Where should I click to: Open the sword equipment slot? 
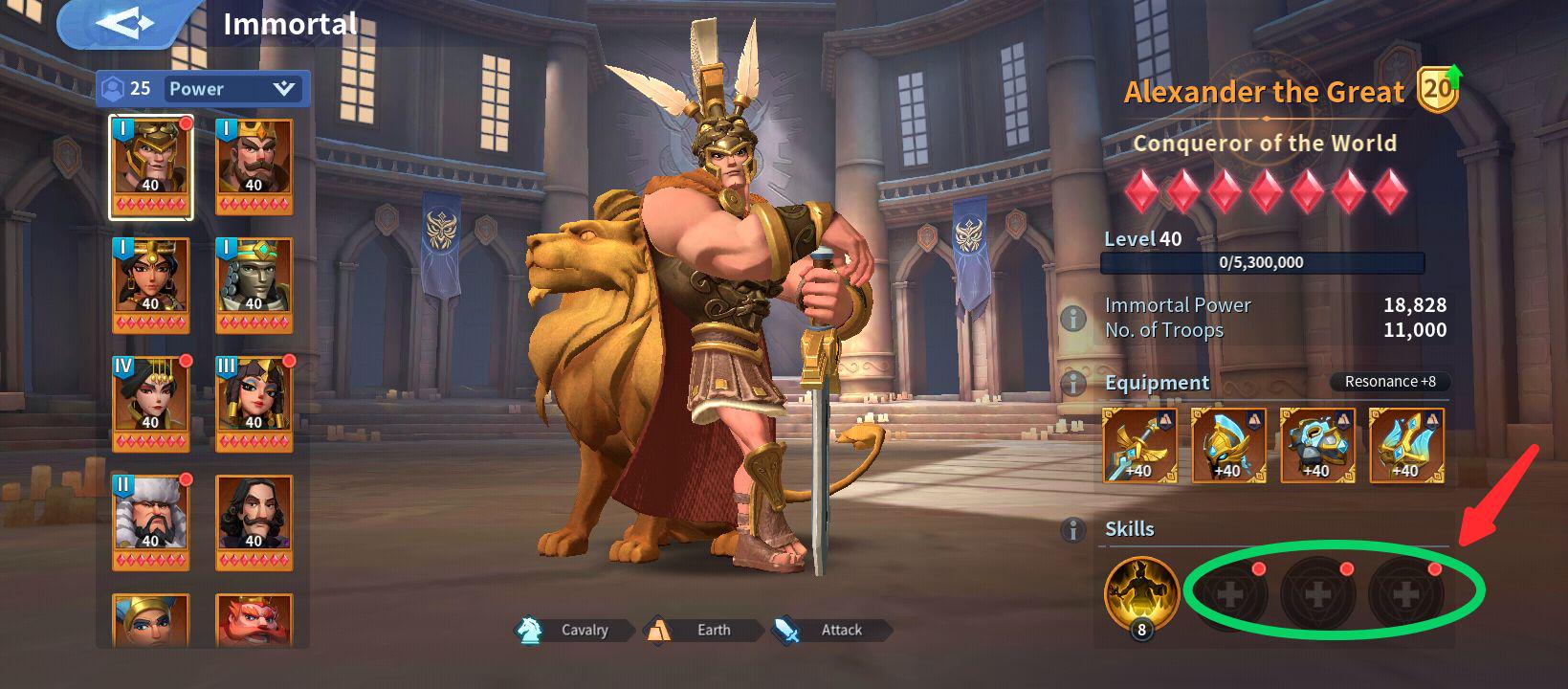pyautogui.click(x=1139, y=445)
